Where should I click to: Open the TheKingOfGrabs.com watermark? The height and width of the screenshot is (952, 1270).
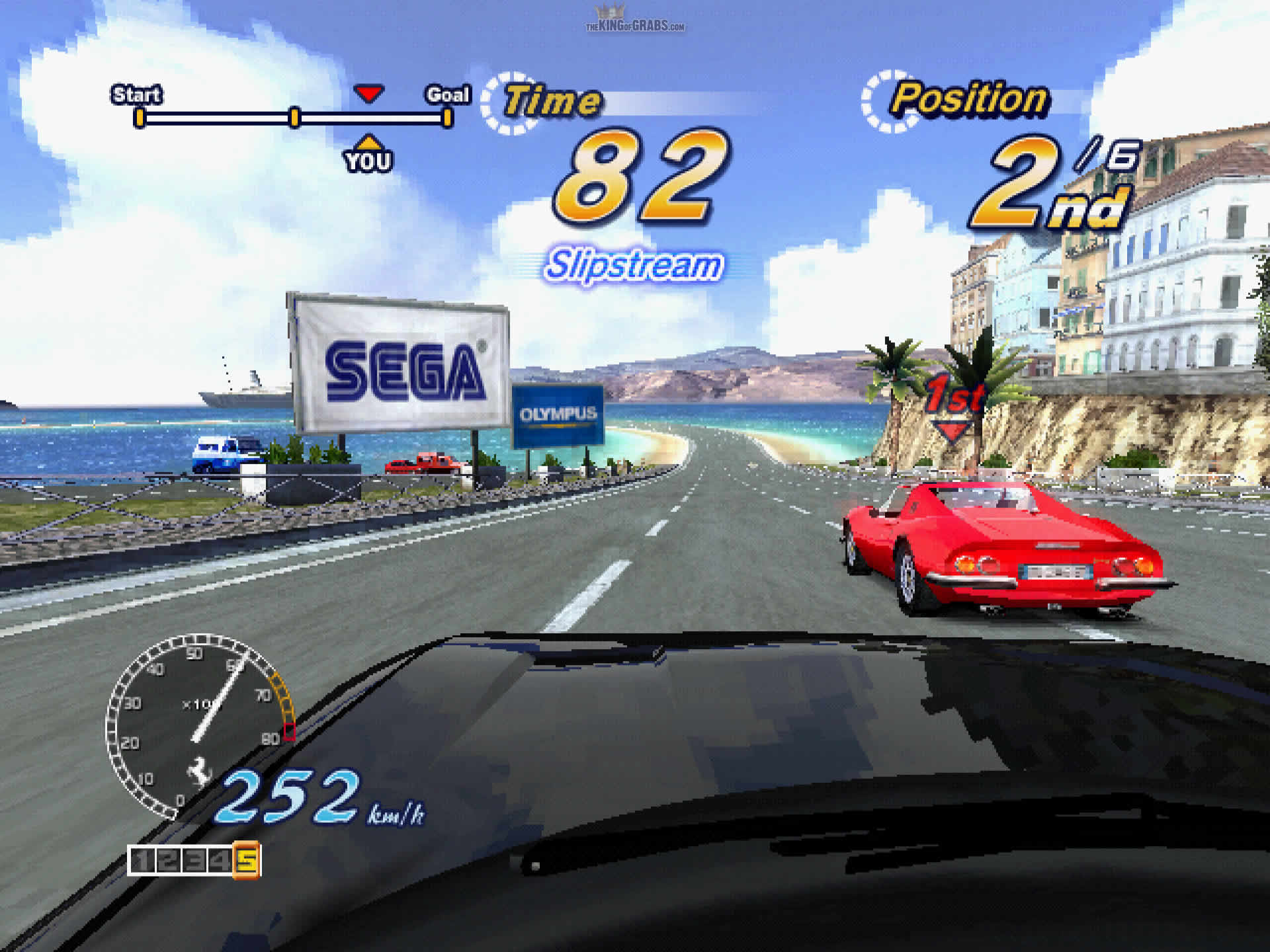click(634, 21)
